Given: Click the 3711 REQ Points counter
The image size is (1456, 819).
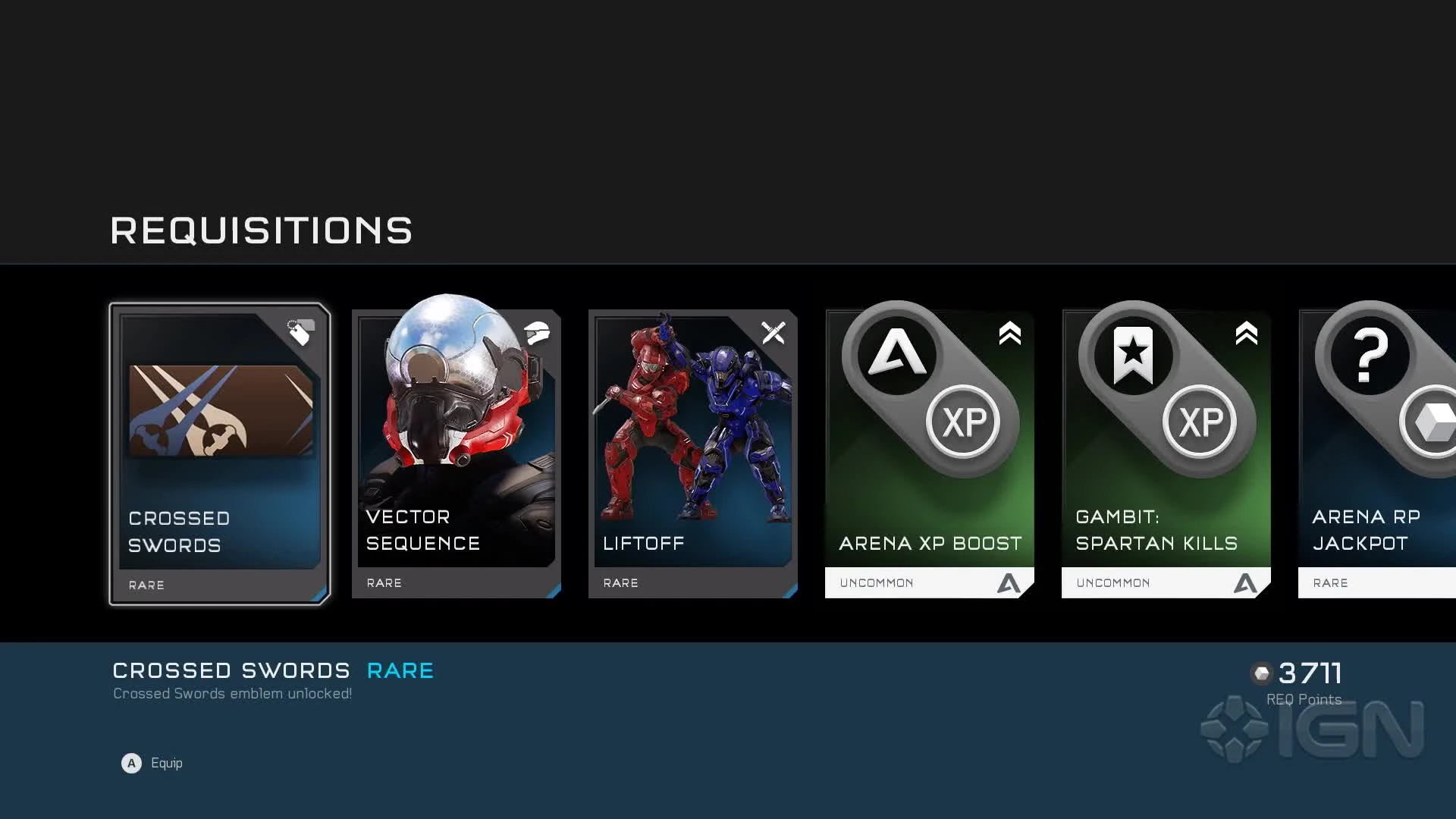Looking at the screenshot, I should coord(1310,673).
